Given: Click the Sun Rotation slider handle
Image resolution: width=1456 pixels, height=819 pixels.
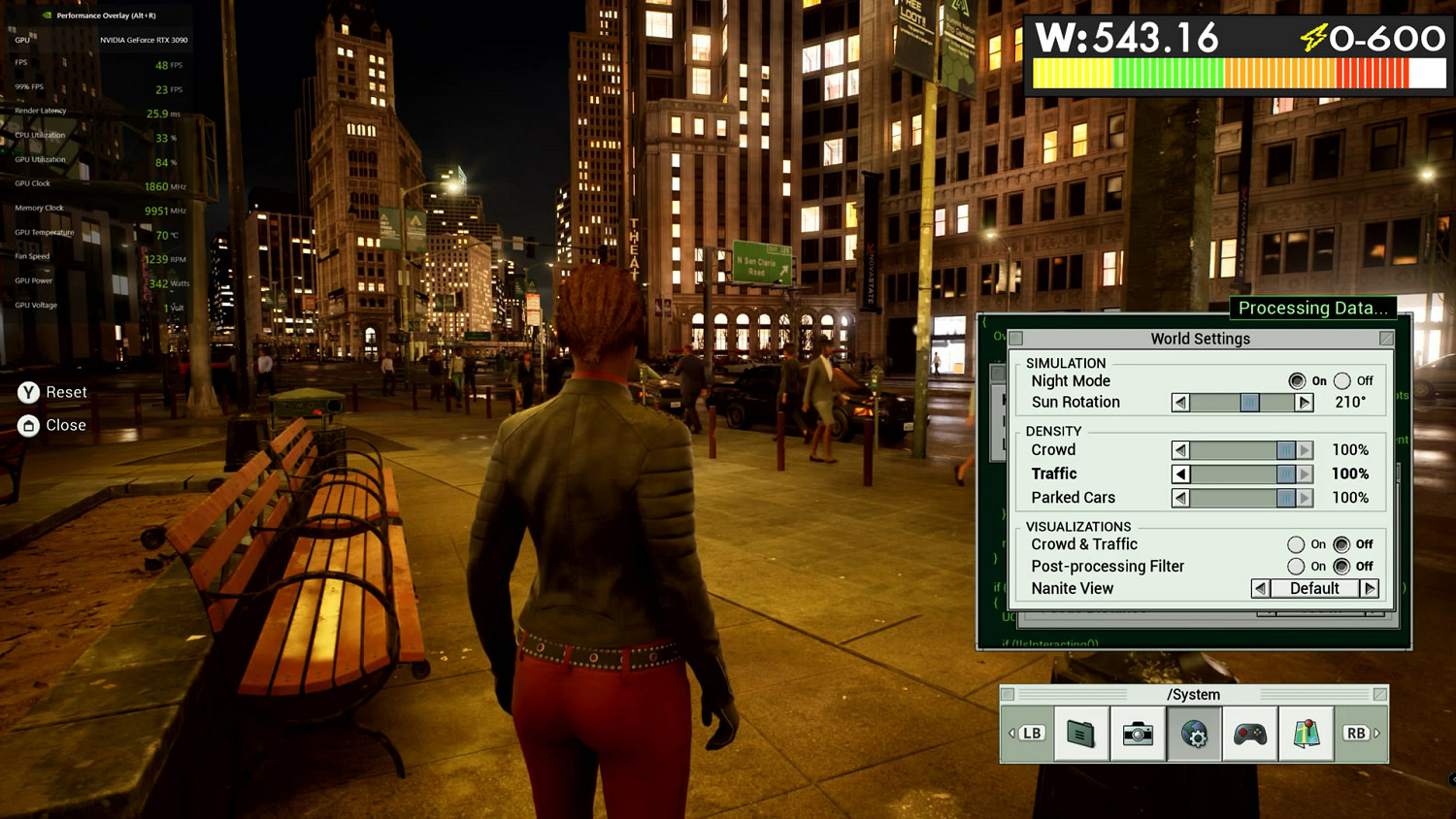Looking at the screenshot, I should (1250, 403).
